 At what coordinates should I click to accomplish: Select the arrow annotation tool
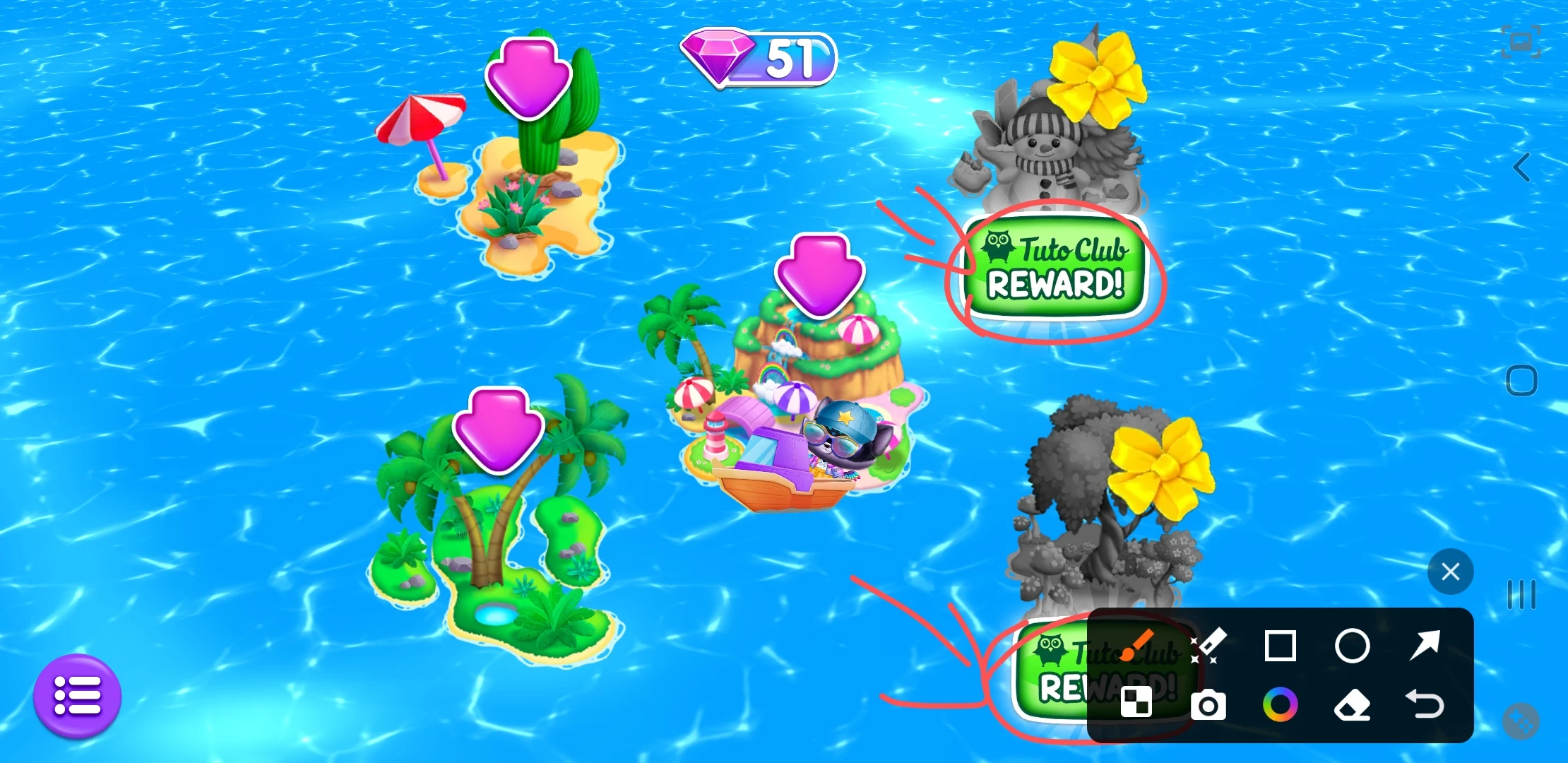tap(1427, 646)
